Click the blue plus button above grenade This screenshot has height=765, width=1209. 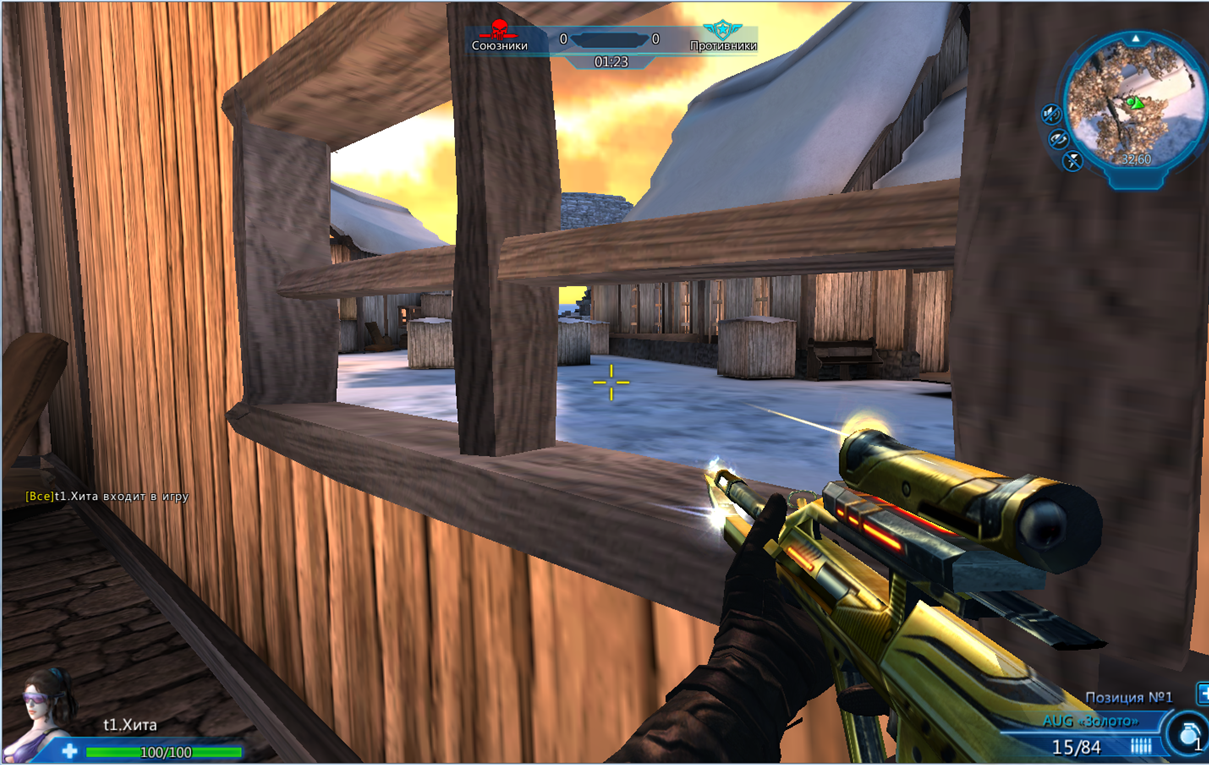[x=1202, y=693]
